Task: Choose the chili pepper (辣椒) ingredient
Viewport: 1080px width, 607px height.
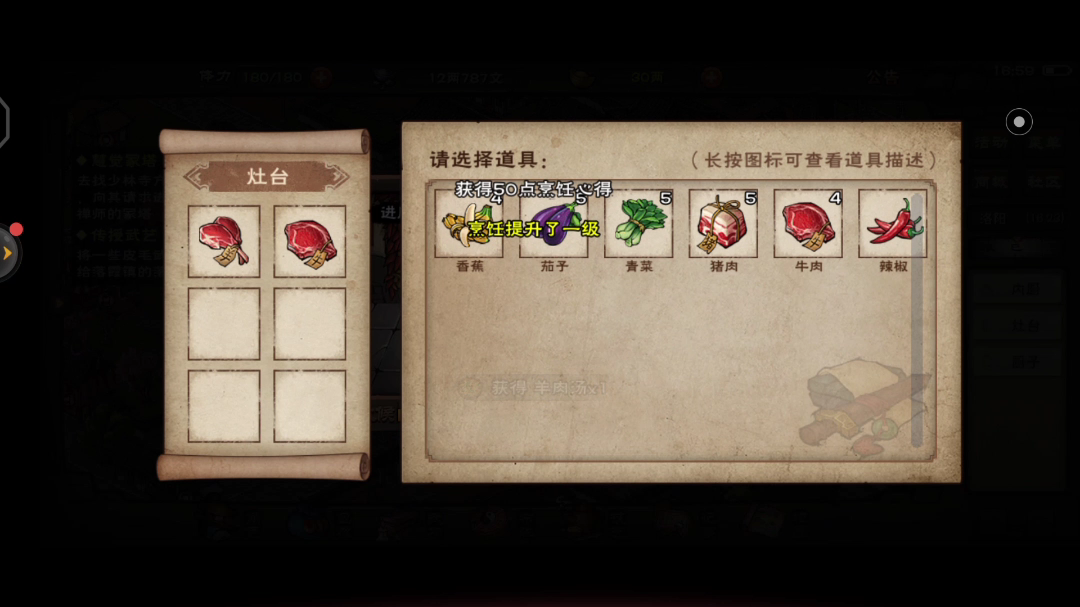Action: coord(893,225)
